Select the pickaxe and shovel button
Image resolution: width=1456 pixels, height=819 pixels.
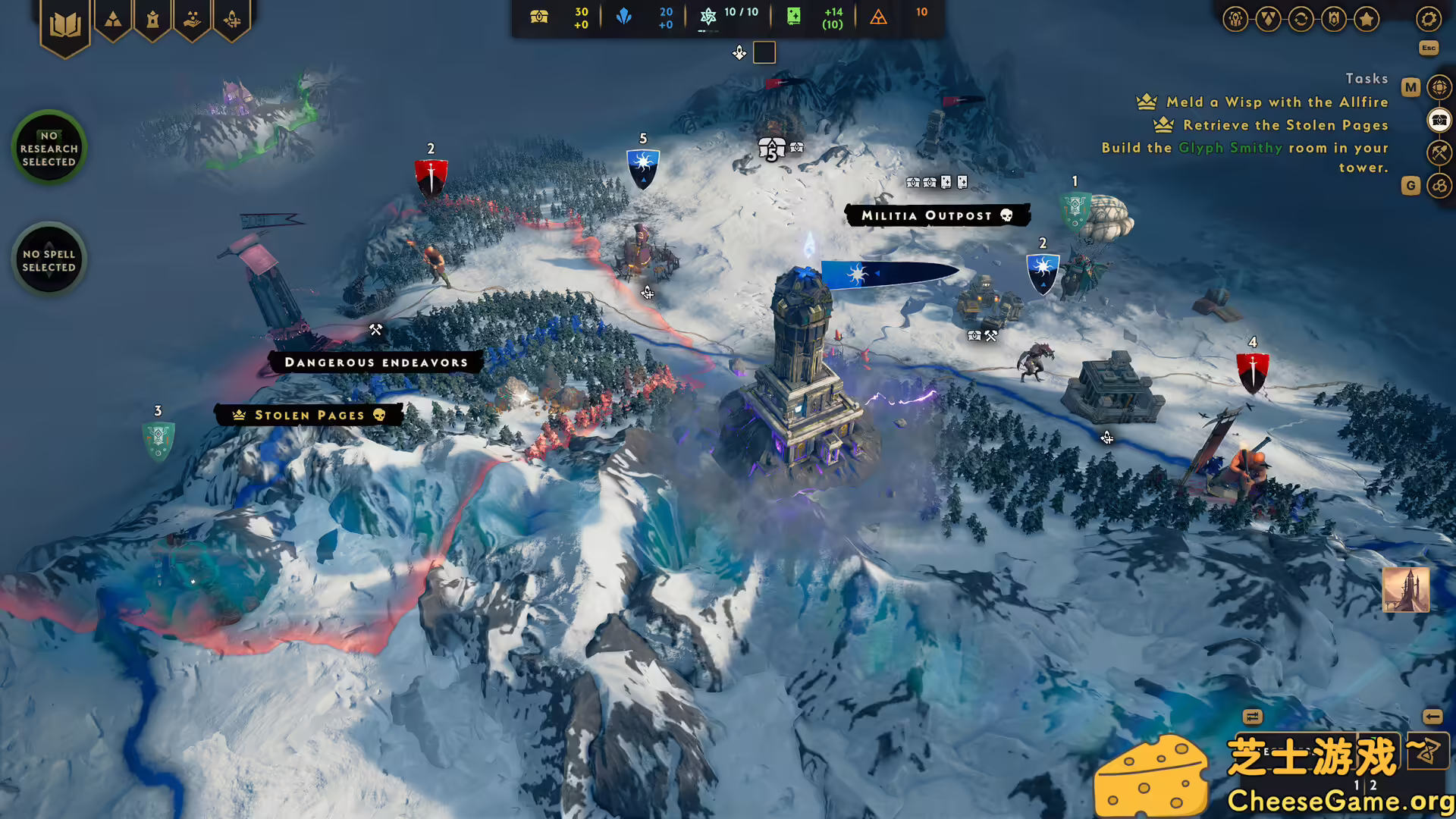click(x=1439, y=153)
